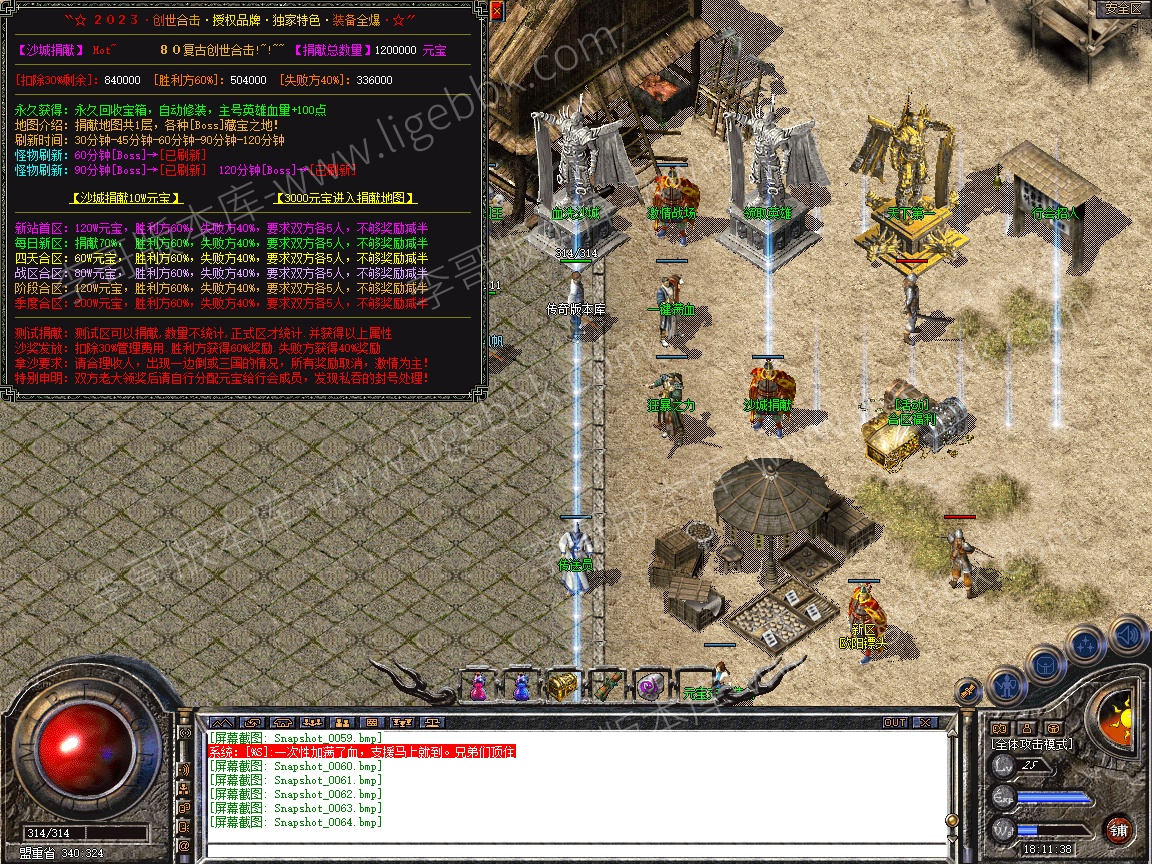The height and width of the screenshot is (864, 1152).
Task: Click the X button on chat bar
Action: (x=925, y=722)
